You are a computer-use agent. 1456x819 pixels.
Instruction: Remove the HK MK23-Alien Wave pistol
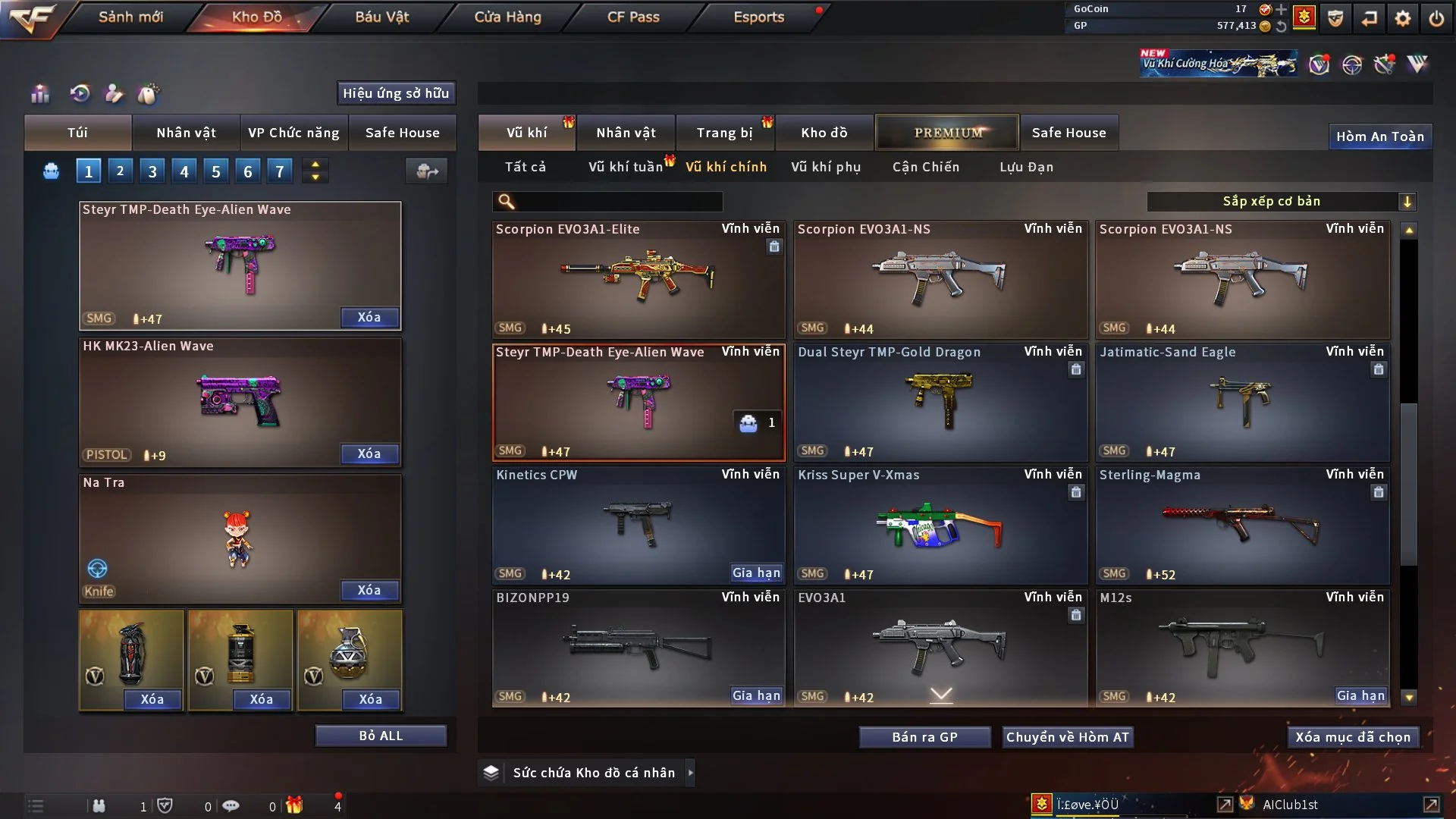pos(369,453)
